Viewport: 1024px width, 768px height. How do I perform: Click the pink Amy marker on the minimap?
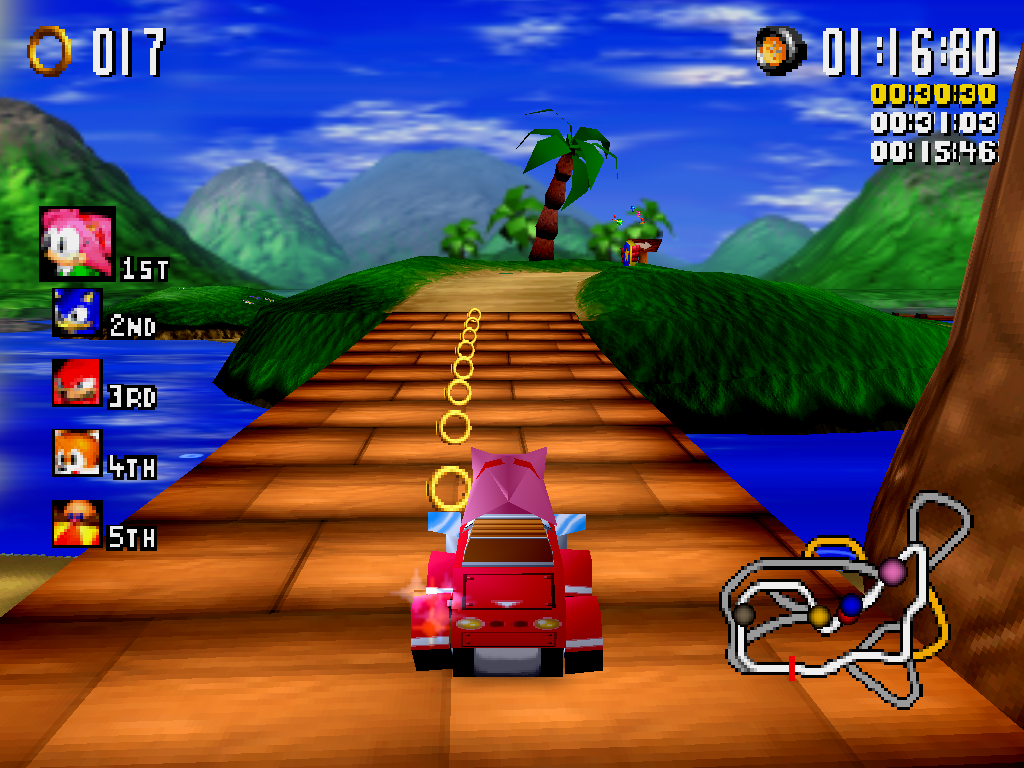coord(892,571)
